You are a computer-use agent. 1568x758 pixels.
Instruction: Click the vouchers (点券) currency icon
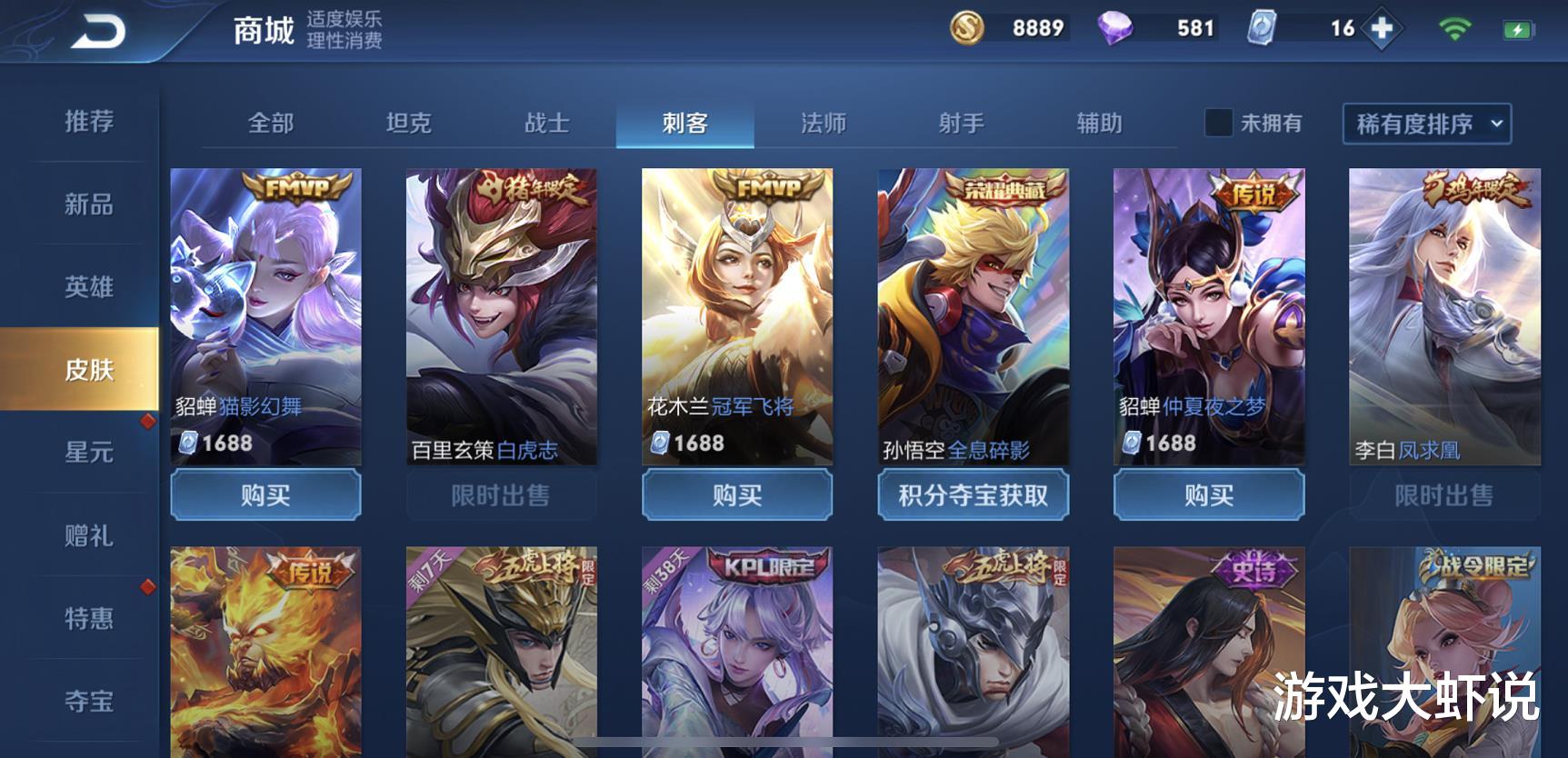click(1263, 28)
